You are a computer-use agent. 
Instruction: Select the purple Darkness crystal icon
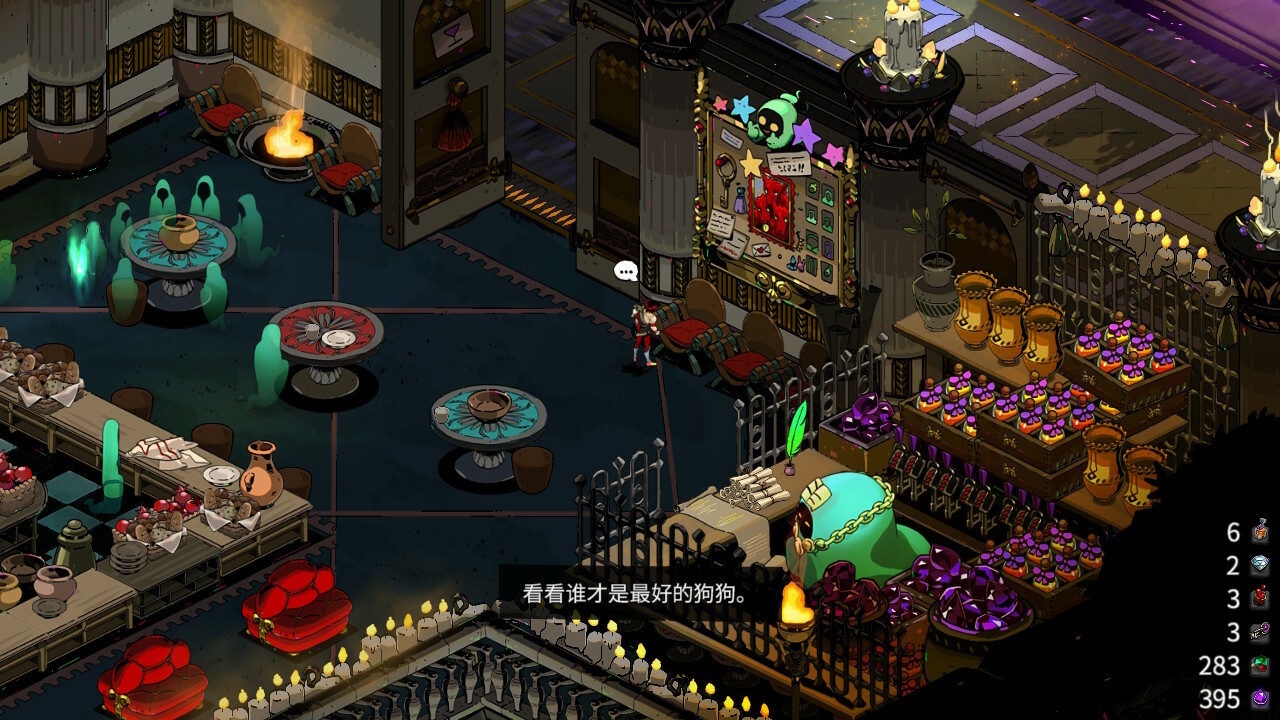coord(1260,698)
